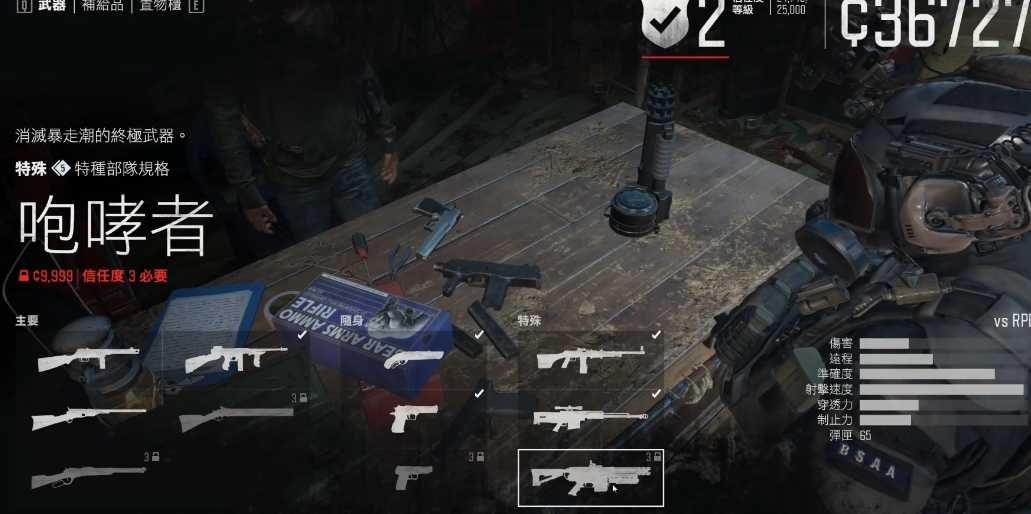The width and height of the screenshot is (1031, 514).
Task: Switch to the 補給品 tab
Action: [x=103, y=6]
